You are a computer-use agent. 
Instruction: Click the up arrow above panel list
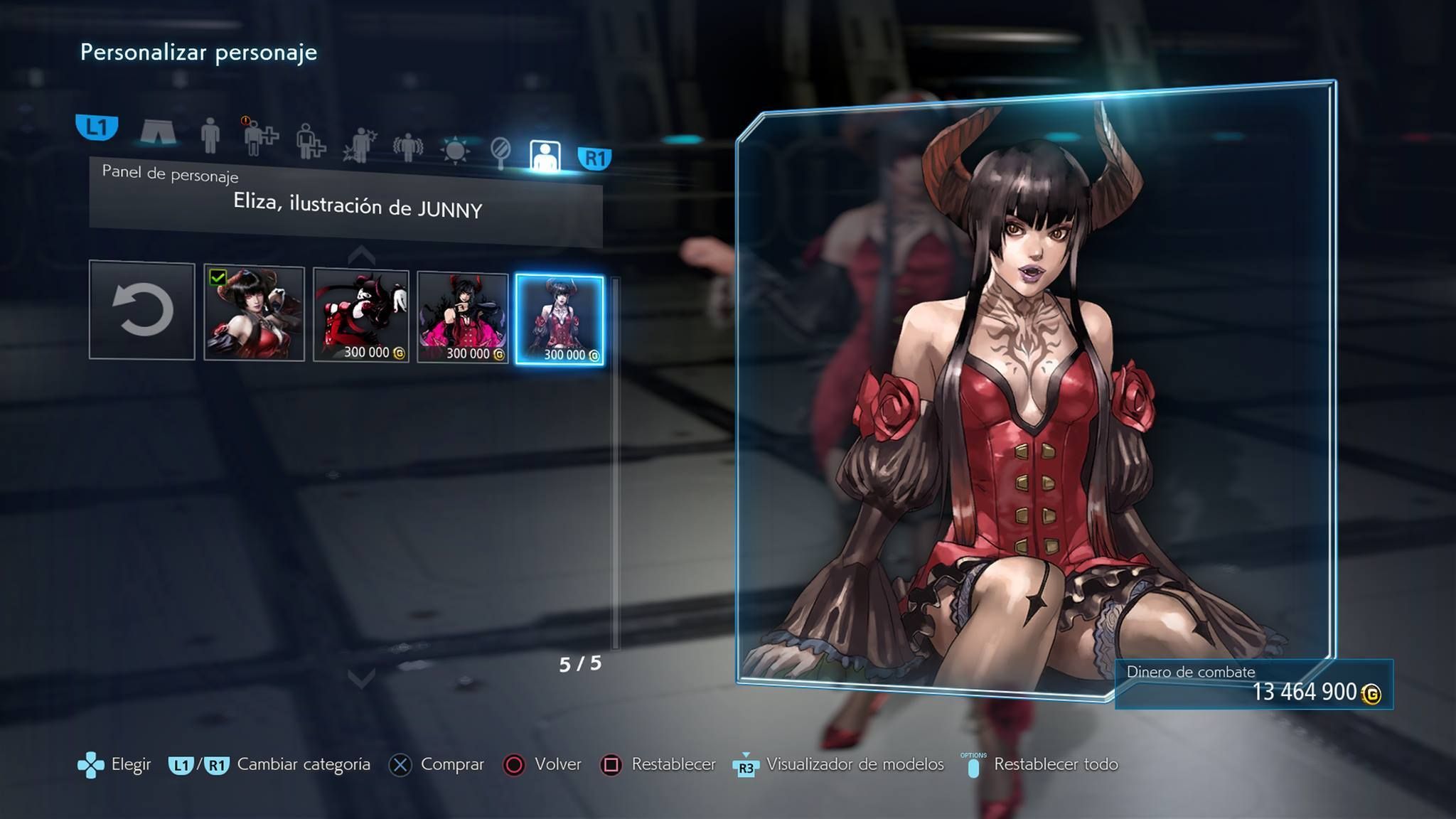click(x=361, y=255)
